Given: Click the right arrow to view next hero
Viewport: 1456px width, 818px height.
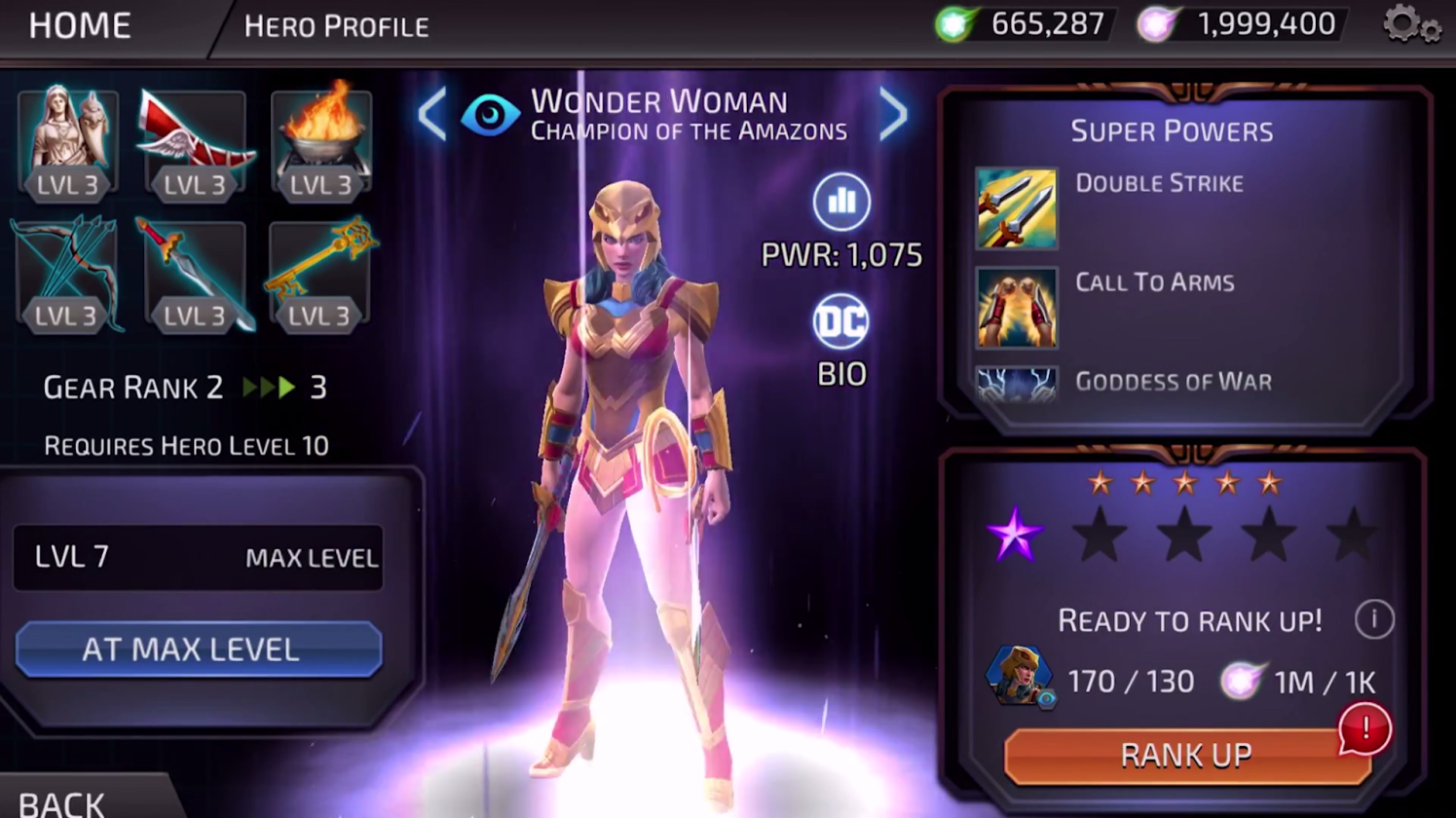Looking at the screenshot, I should 892,114.
